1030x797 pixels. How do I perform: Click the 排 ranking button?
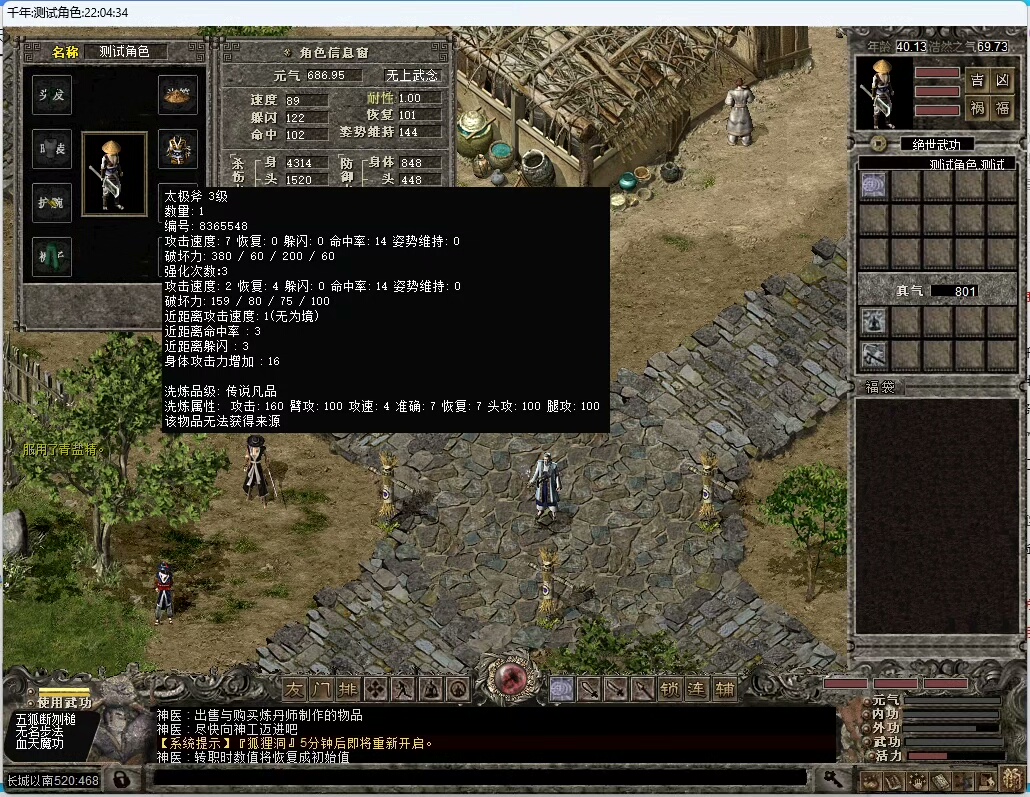click(348, 688)
